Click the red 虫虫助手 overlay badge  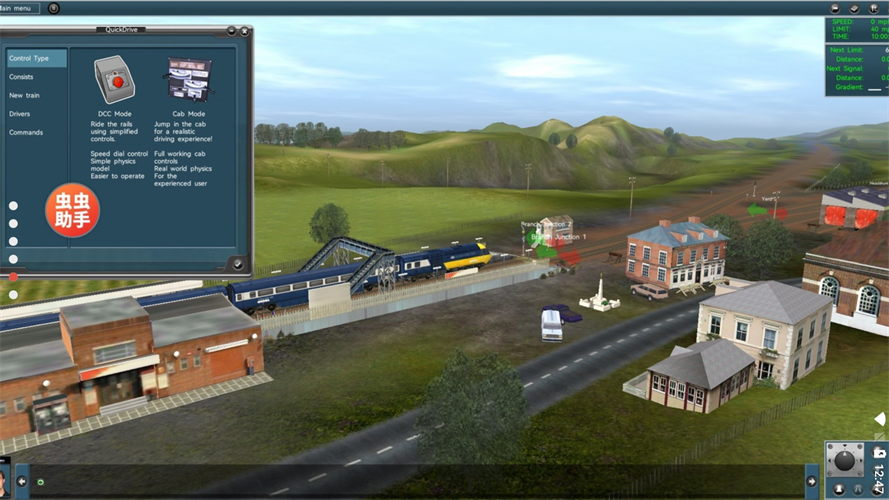[71, 210]
